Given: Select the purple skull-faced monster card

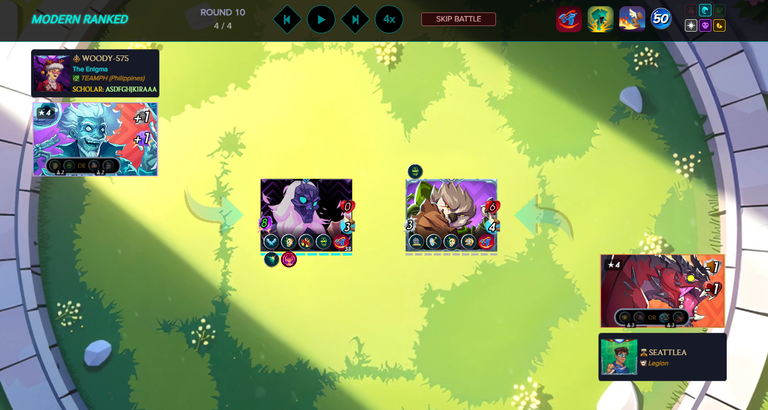Looking at the screenshot, I should [306, 214].
